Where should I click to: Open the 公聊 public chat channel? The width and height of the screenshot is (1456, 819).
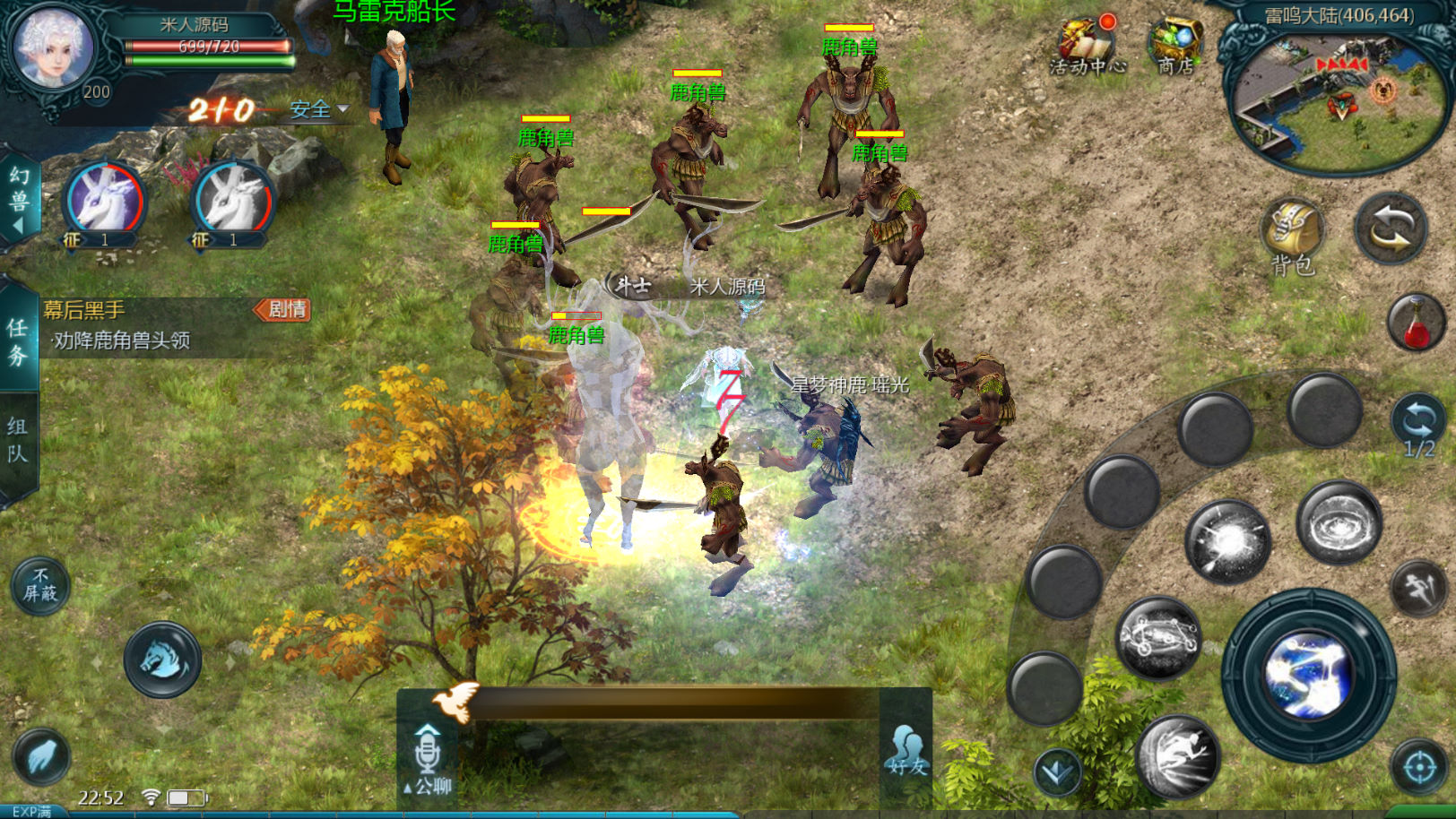tap(428, 759)
